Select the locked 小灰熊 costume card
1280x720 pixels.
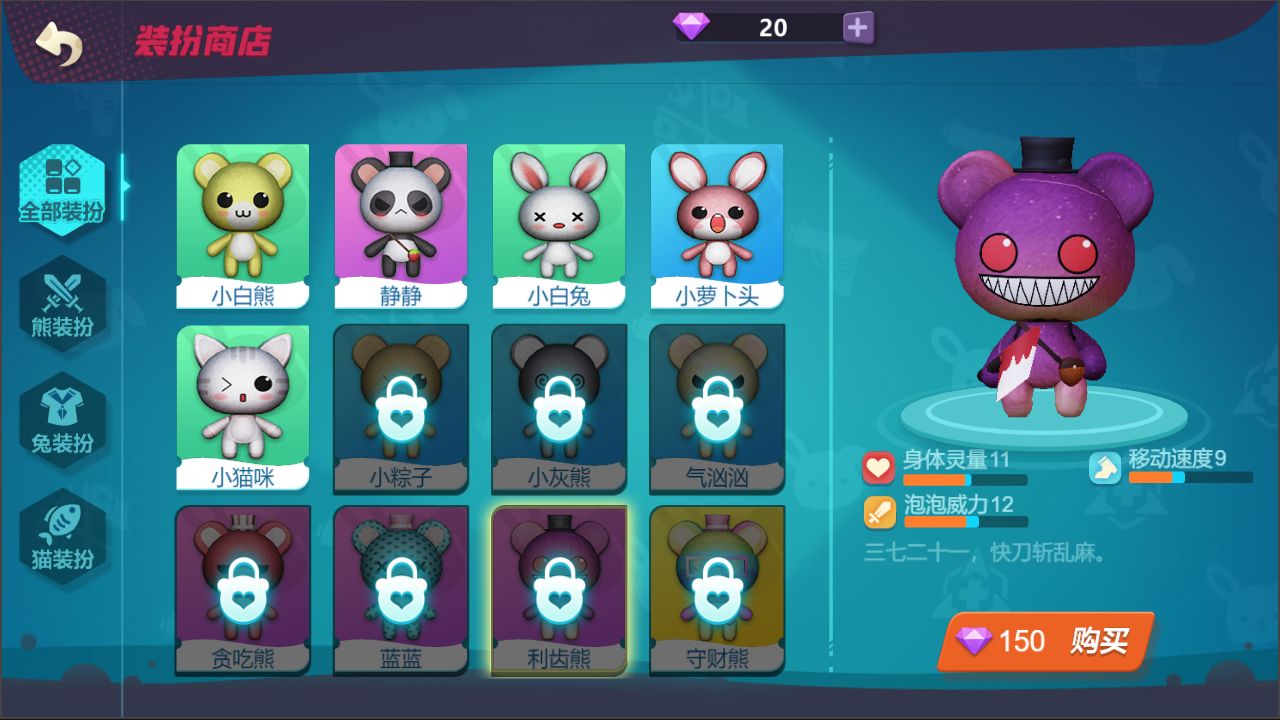[x=559, y=407]
